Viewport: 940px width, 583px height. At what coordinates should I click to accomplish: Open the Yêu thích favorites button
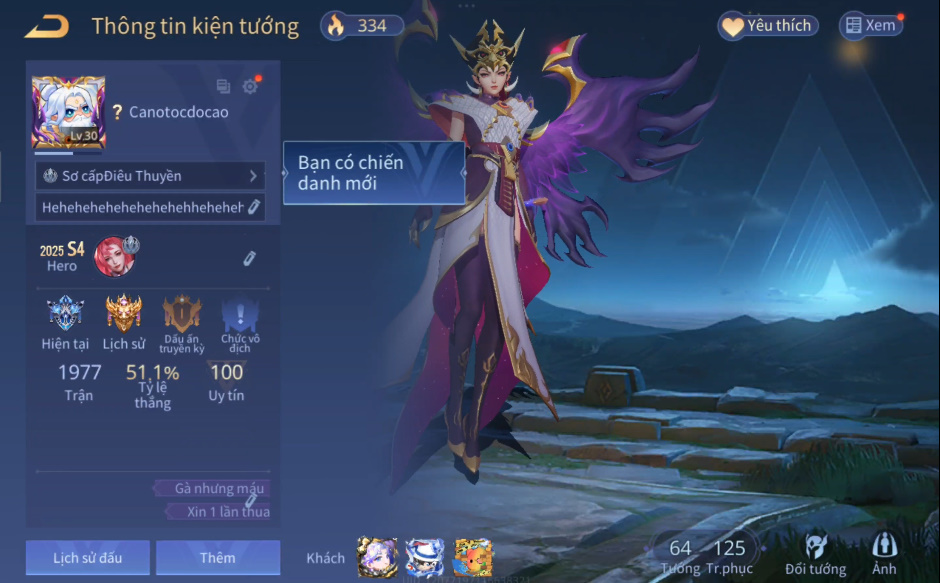pos(768,26)
